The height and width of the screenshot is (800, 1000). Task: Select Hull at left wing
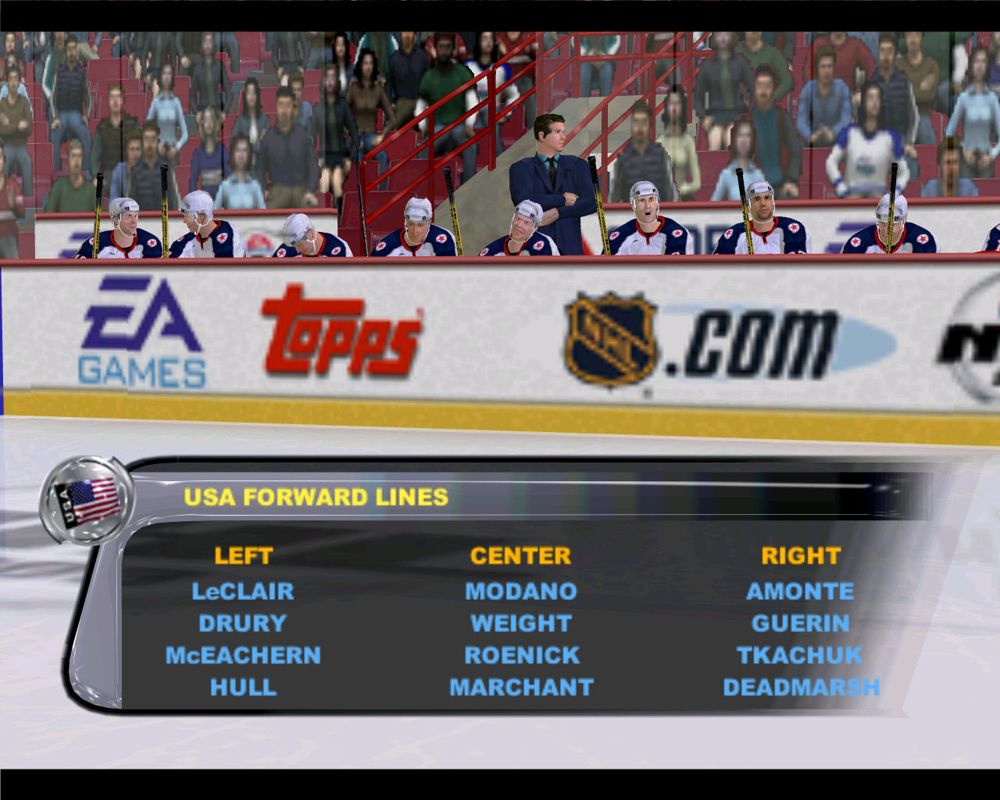(243, 687)
